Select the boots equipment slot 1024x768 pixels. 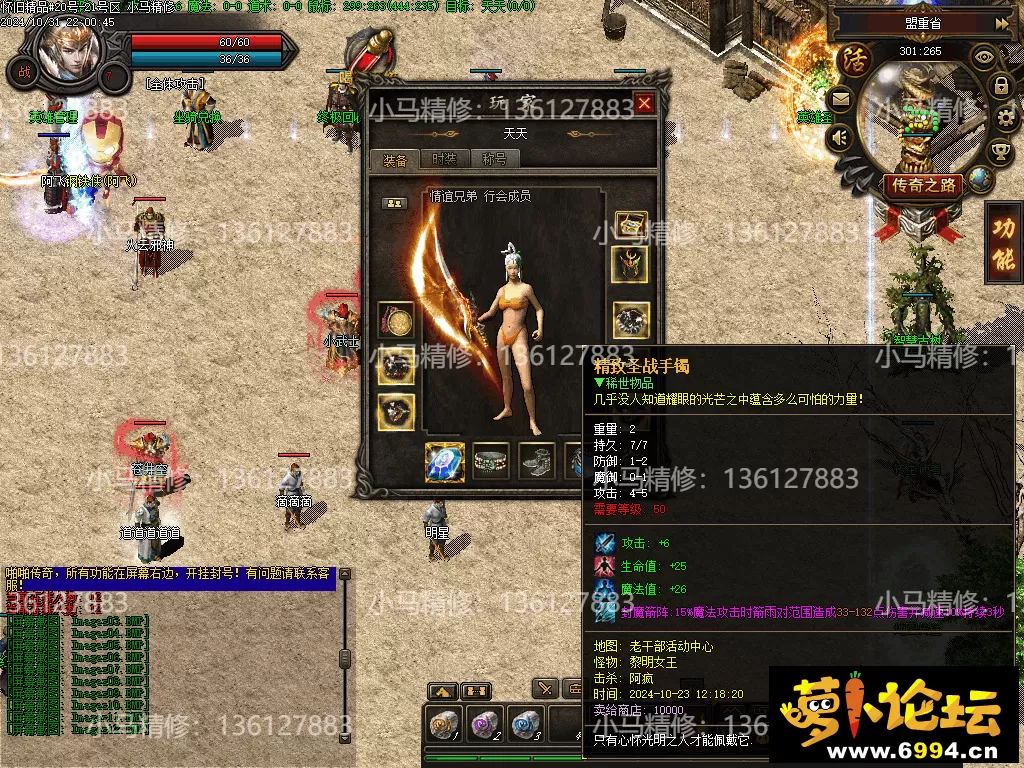pos(537,461)
